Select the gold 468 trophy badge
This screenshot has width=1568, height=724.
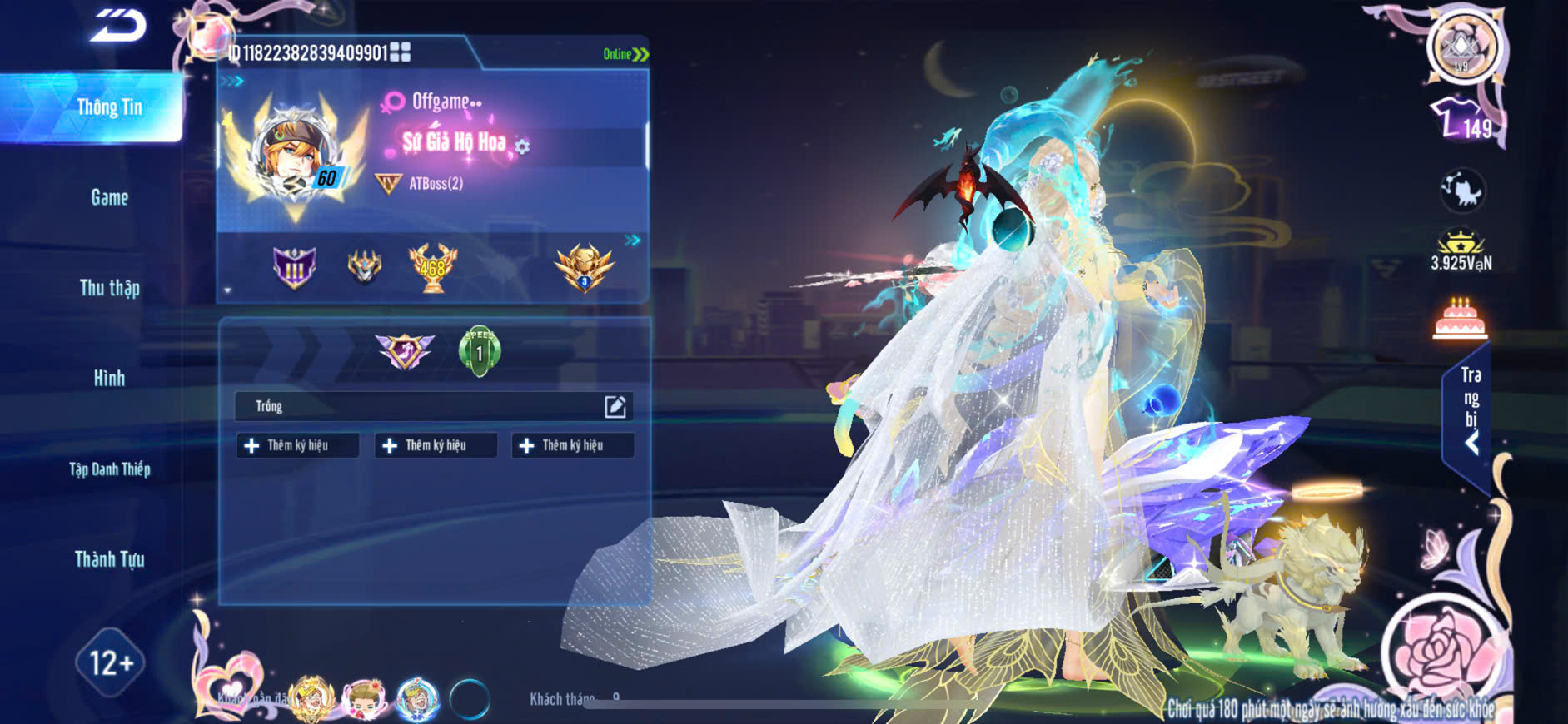pyautogui.click(x=432, y=268)
